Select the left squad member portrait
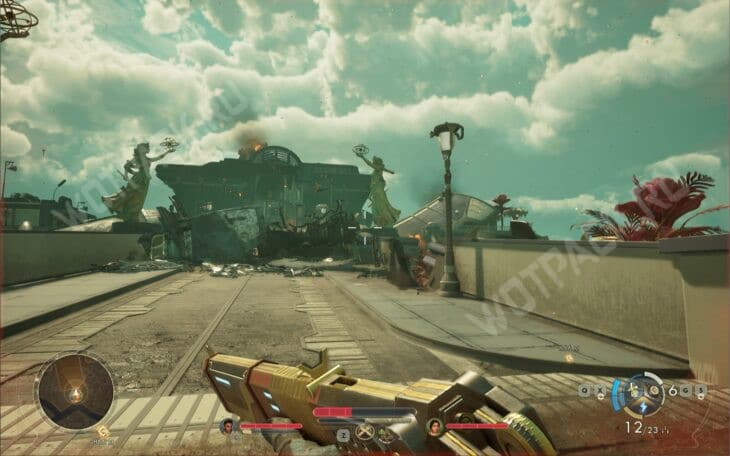Screen dimensions: 730x456 point(227,426)
